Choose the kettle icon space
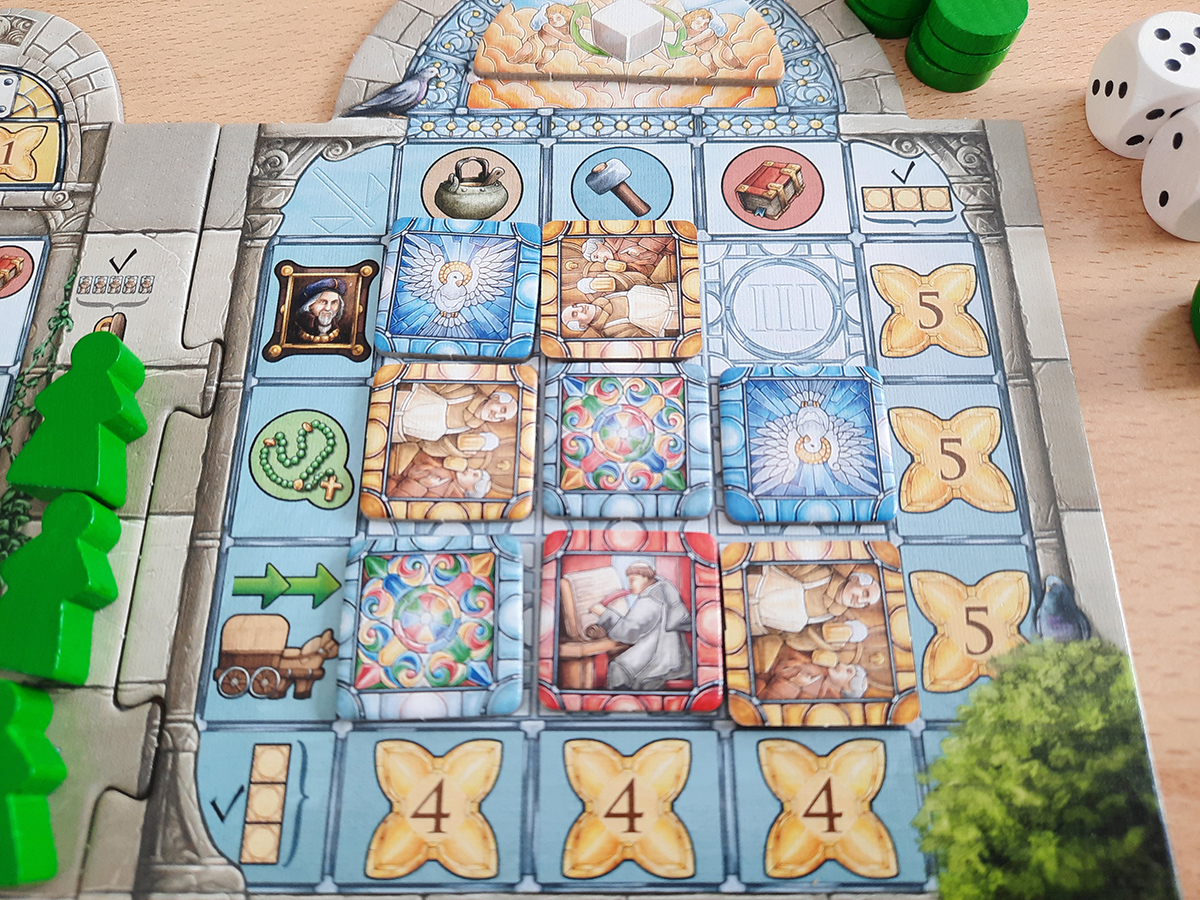Image resolution: width=1200 pixels, height=900 pixels. coord(466,182)
